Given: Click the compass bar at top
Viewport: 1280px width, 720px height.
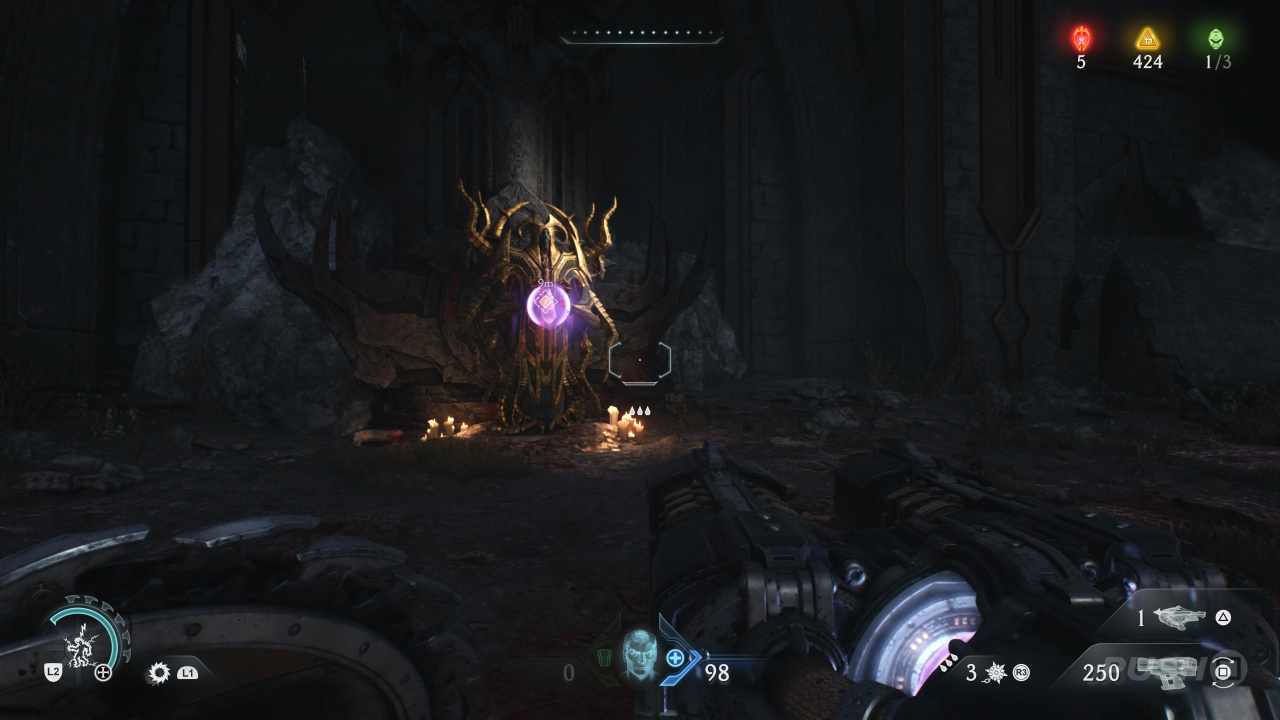Looking at the screenshot, I should [x=641, y=37].
